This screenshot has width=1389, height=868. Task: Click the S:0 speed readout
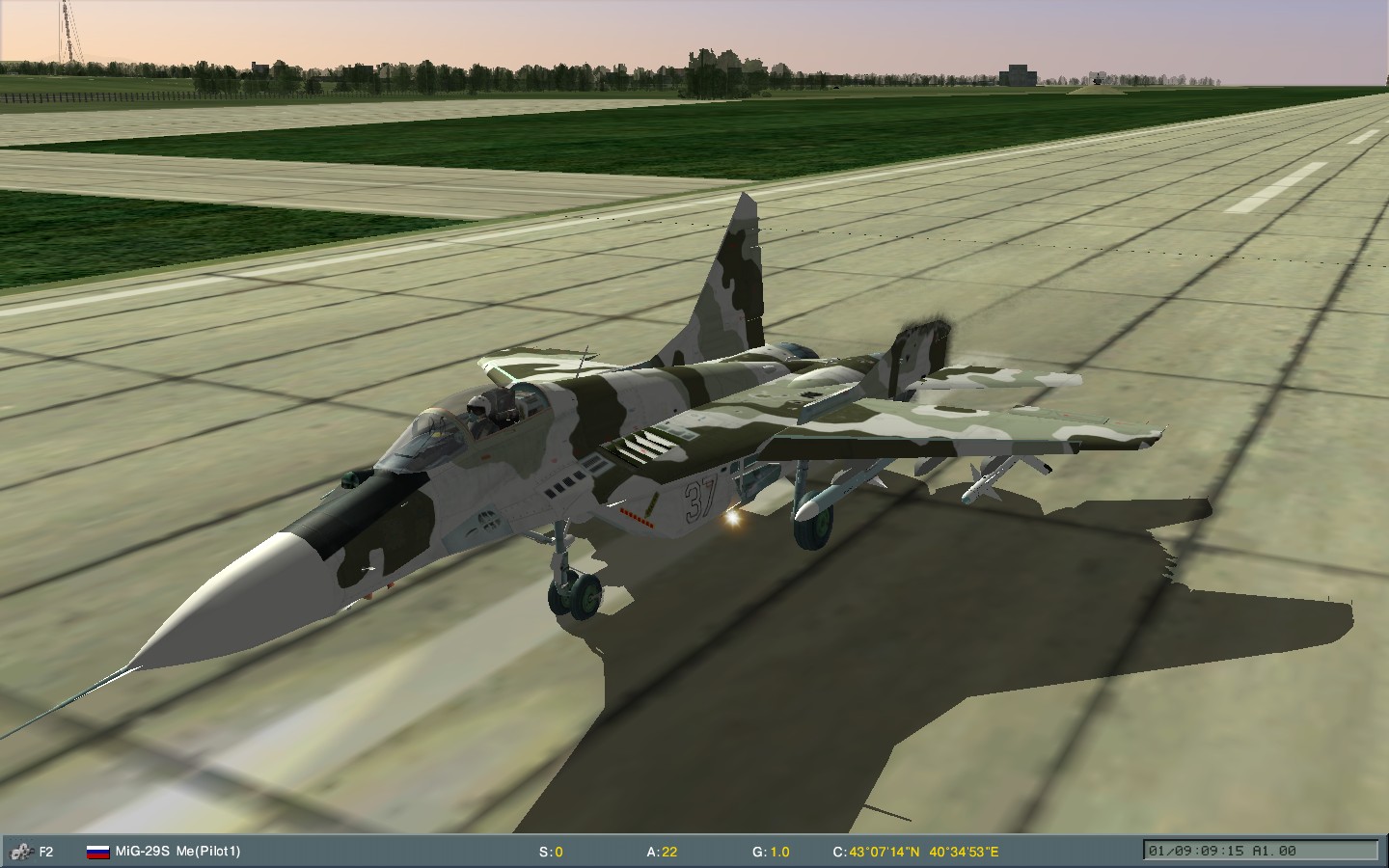pos(552,853)
